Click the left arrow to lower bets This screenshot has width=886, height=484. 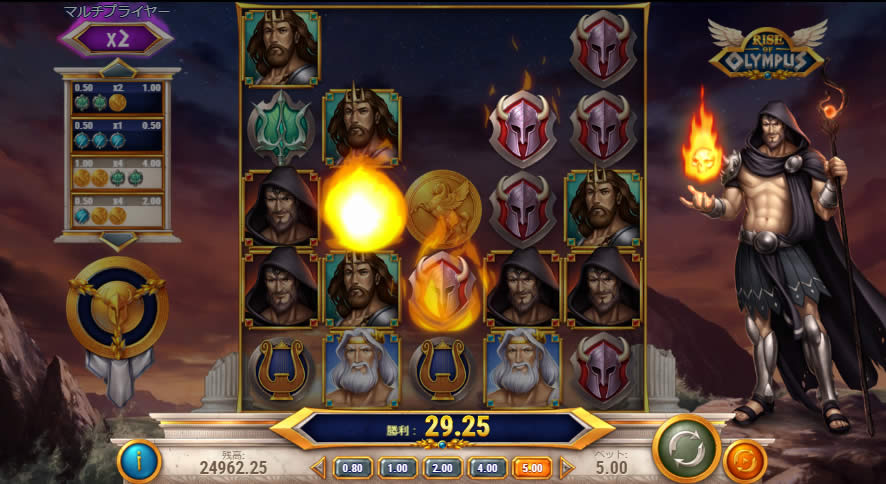(319, 467)
